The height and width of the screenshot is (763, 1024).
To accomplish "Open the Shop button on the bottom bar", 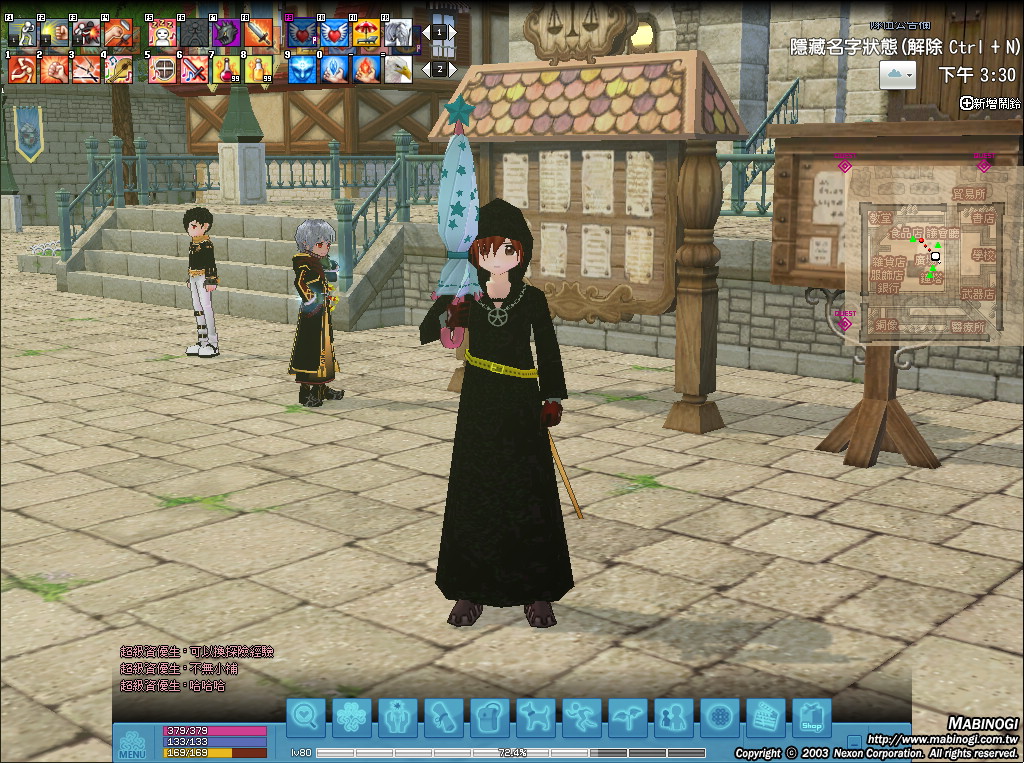I will tap(811, 717).
